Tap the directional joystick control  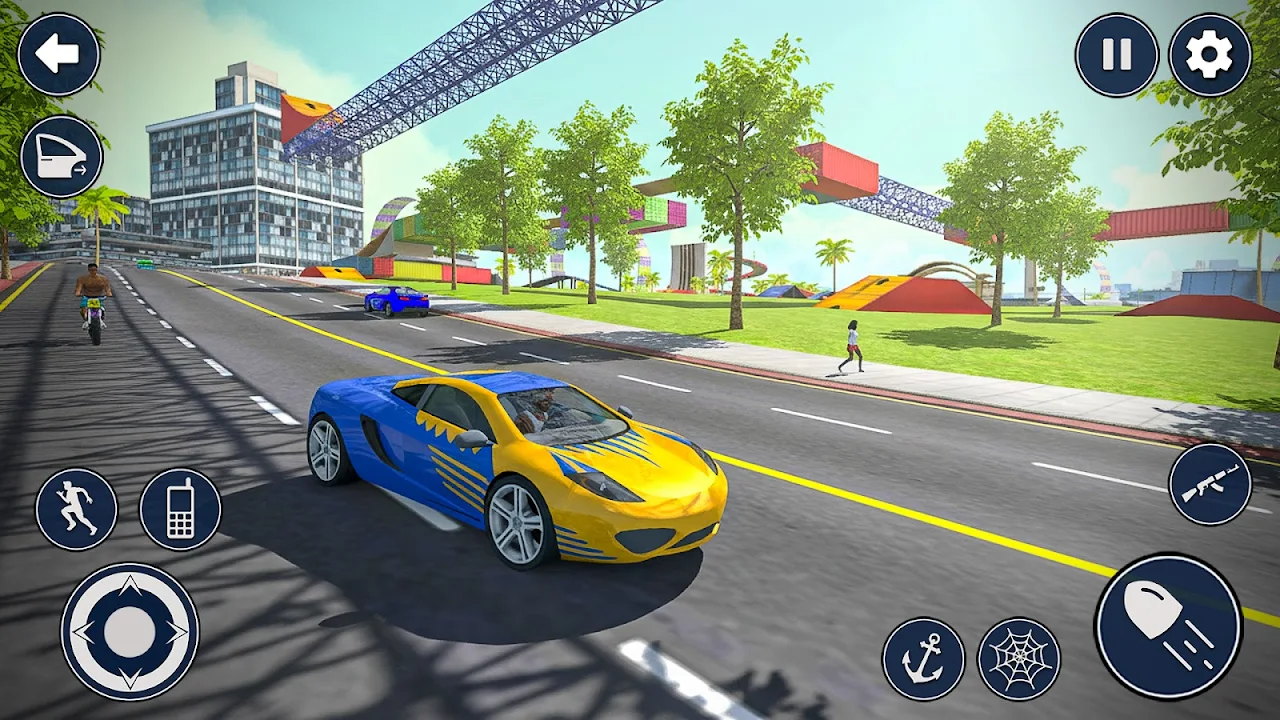point(129,632)
